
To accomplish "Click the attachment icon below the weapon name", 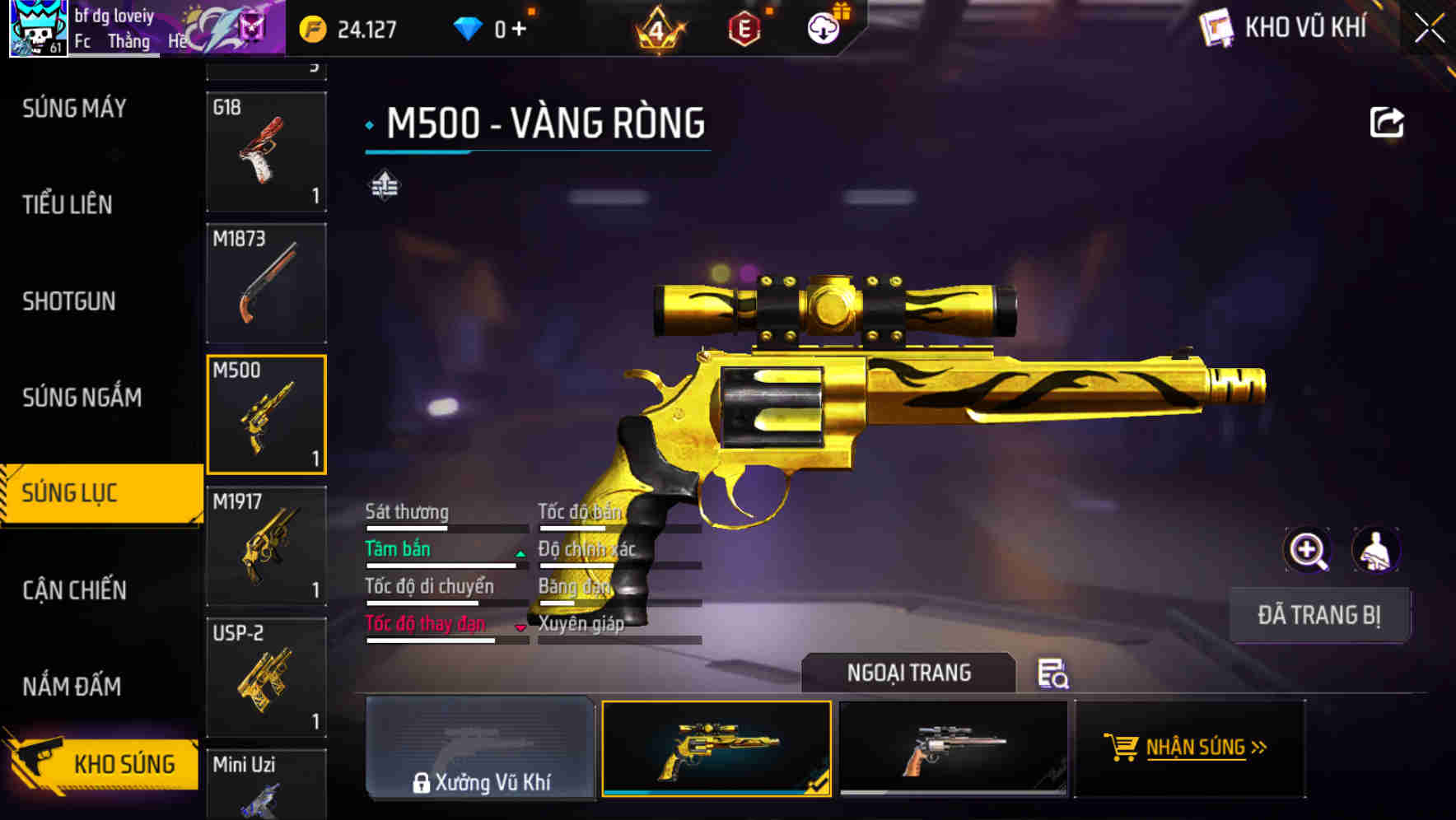I will click(x=384, y=184).
